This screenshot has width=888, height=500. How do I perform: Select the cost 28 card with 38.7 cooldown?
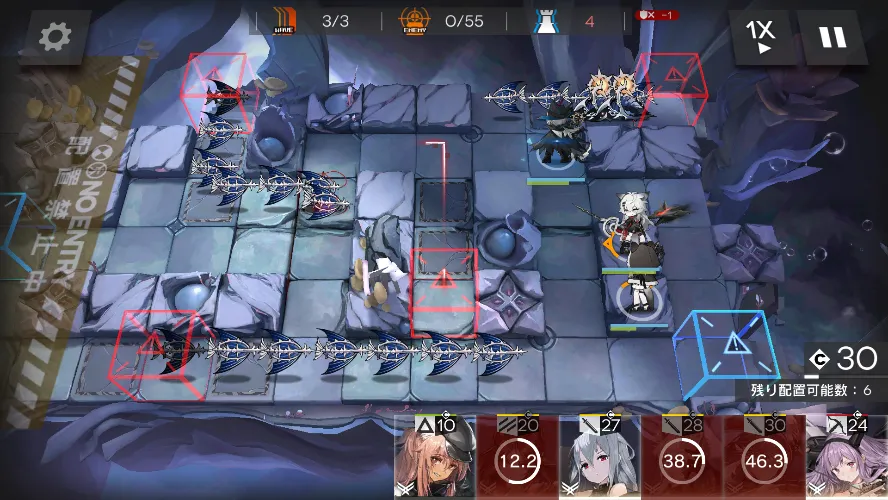680,458
